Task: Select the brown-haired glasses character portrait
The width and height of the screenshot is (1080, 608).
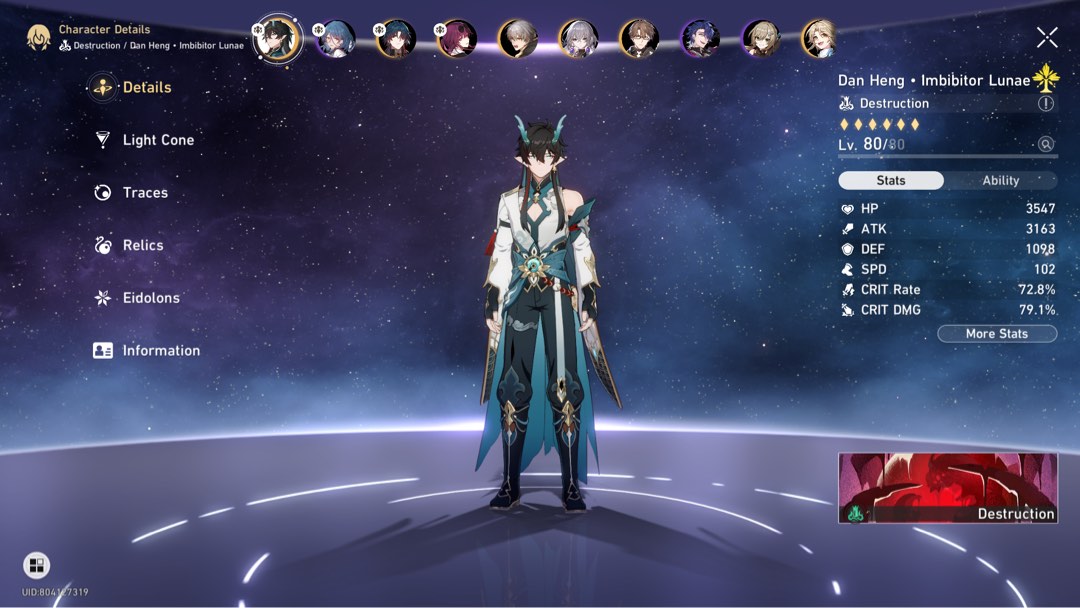Action: point(638,39)
